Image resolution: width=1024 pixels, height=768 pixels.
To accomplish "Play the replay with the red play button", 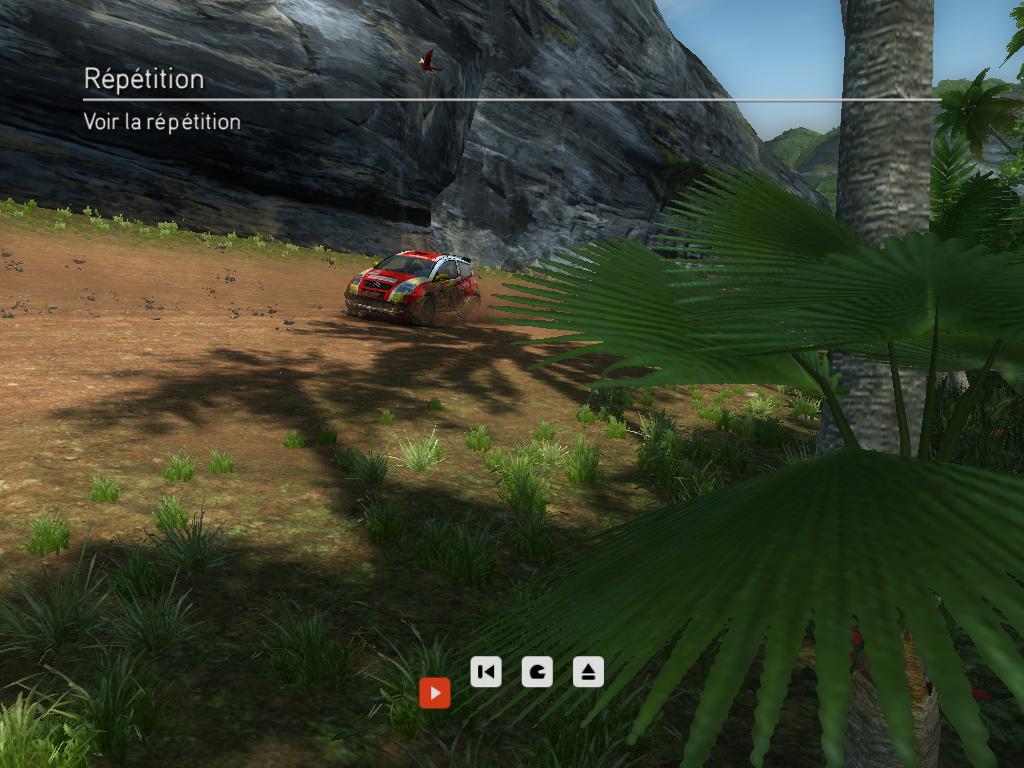I will [x=434, y=692].
